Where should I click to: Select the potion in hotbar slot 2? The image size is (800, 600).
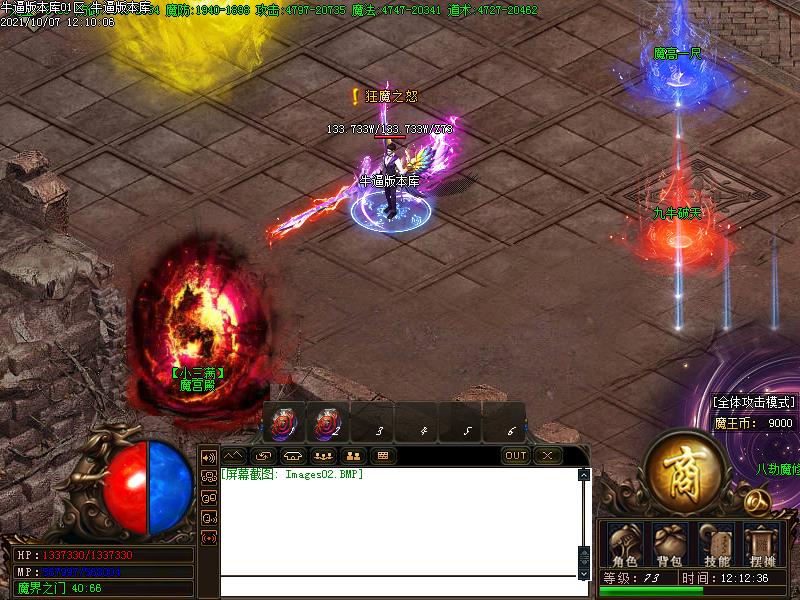(327, 424)
